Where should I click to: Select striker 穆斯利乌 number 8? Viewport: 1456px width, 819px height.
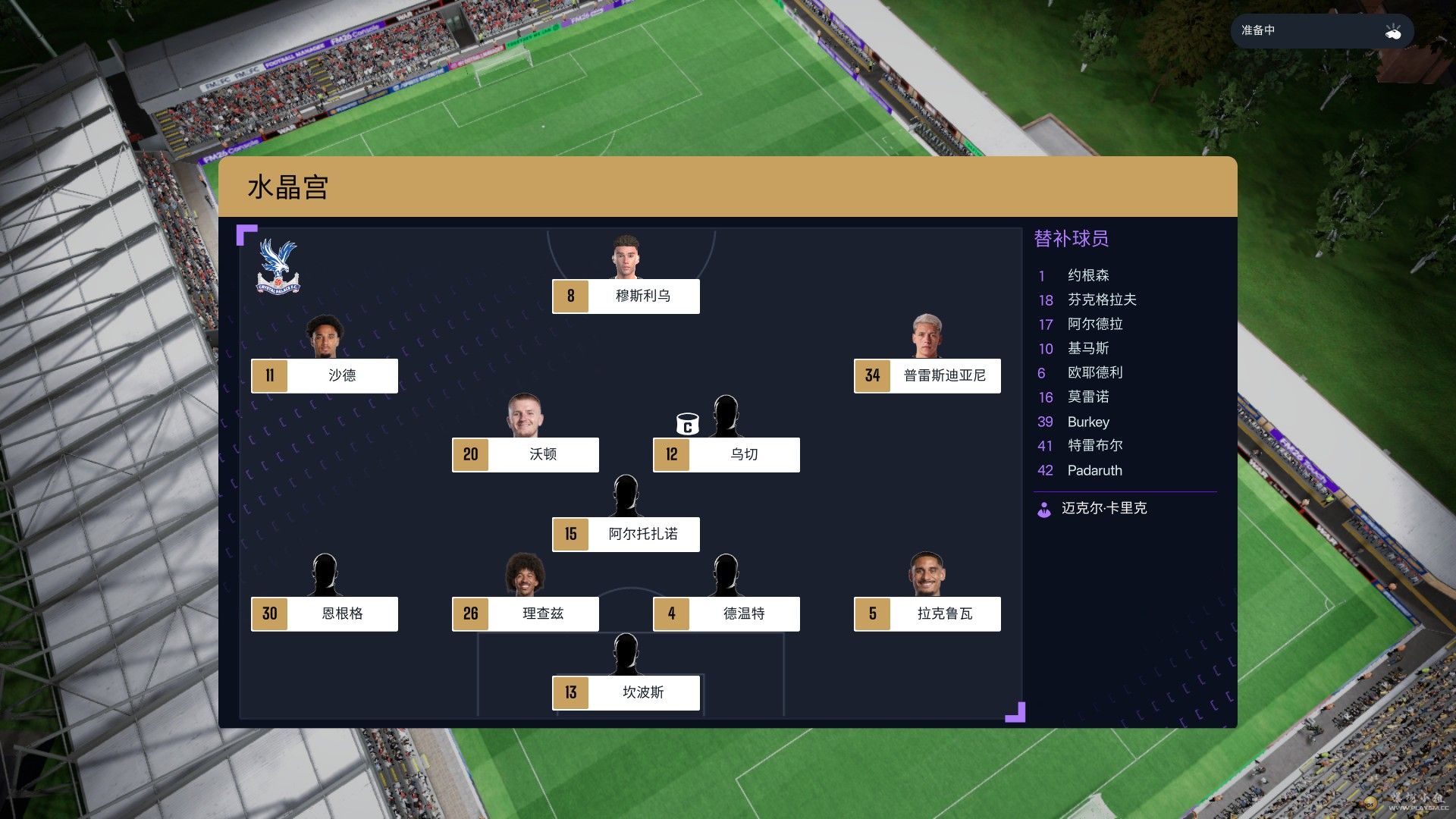click(x=626, y=296)
